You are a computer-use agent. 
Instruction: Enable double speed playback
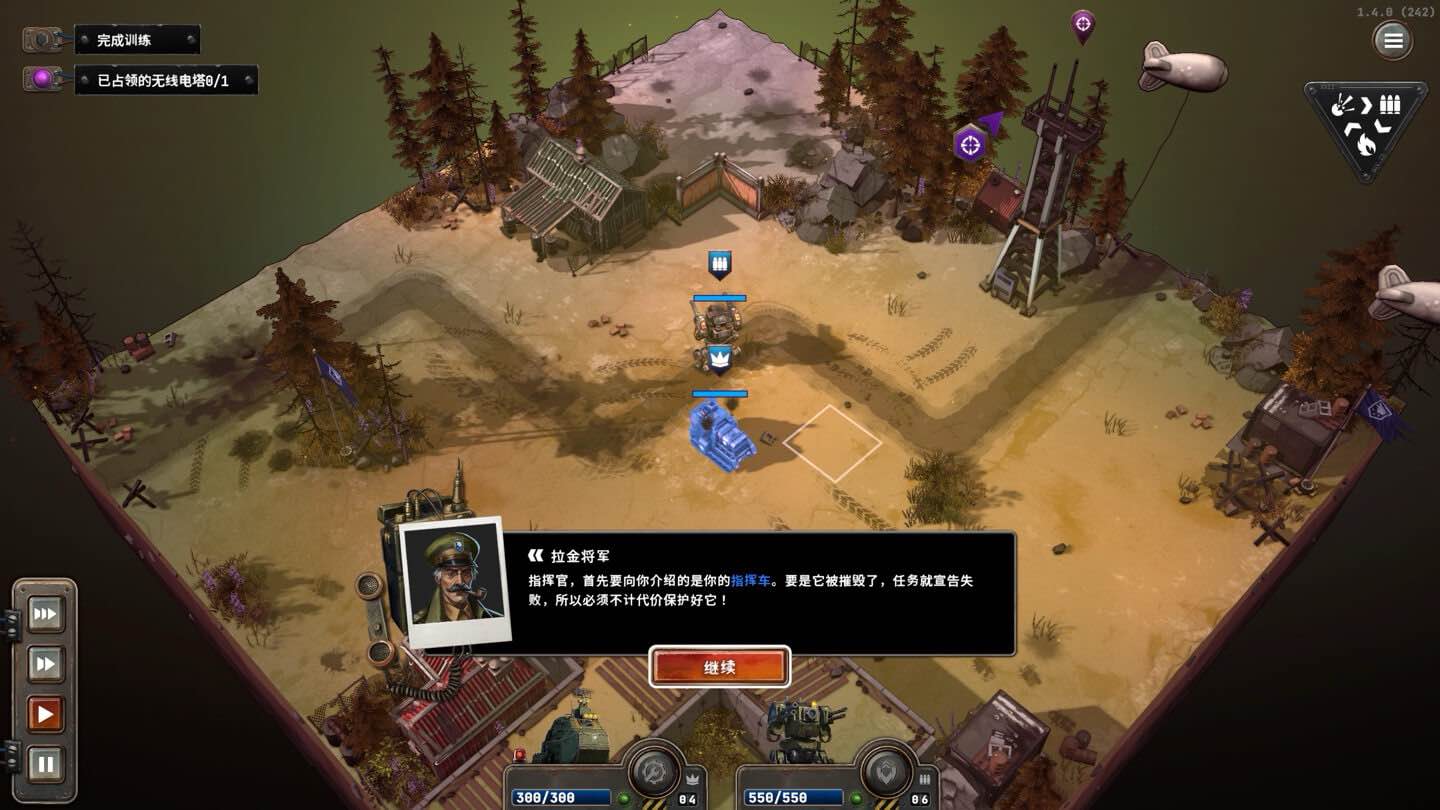click(44, 663)
